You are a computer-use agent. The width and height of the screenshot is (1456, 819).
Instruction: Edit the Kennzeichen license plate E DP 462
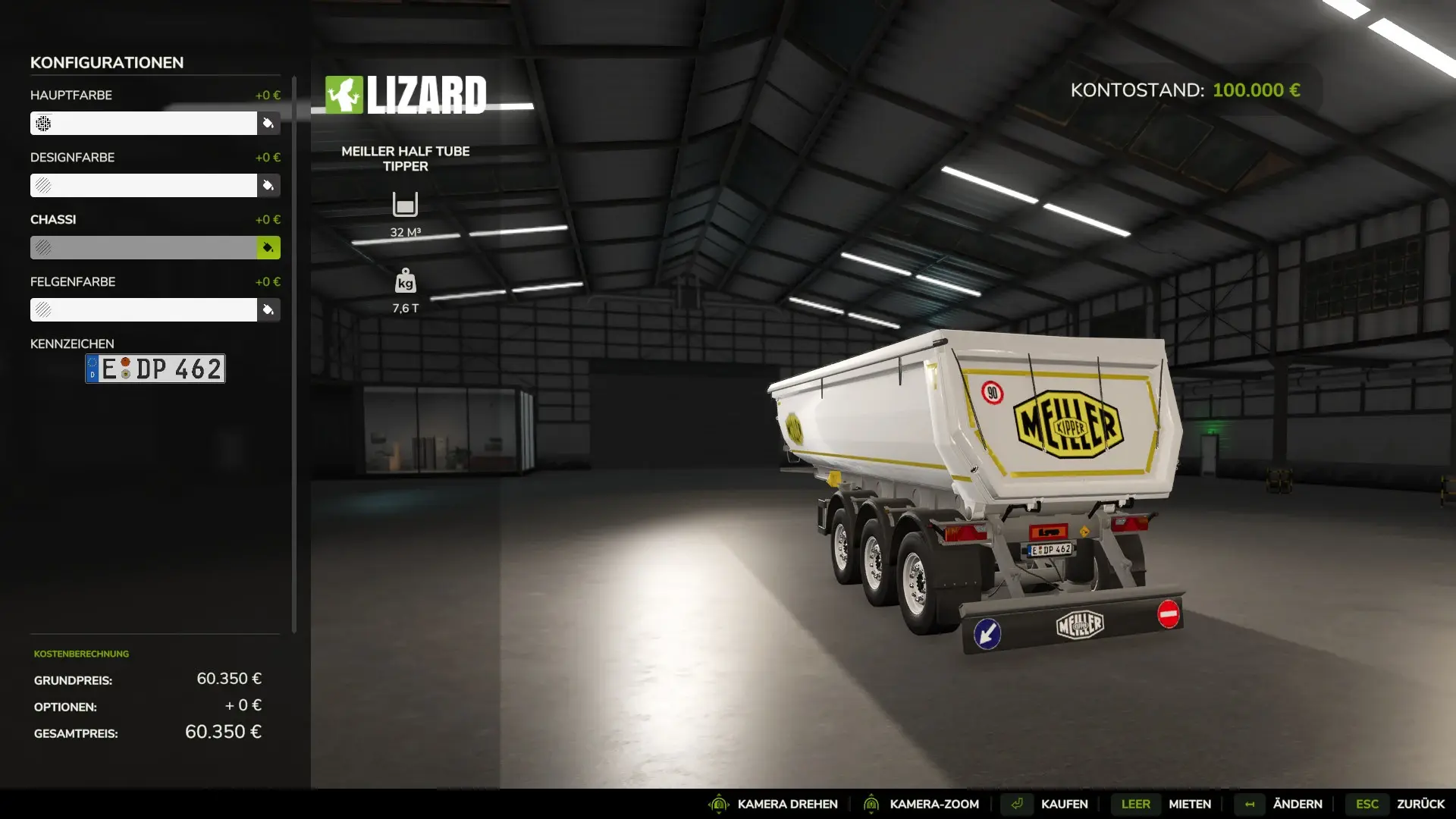coord(155,369)
